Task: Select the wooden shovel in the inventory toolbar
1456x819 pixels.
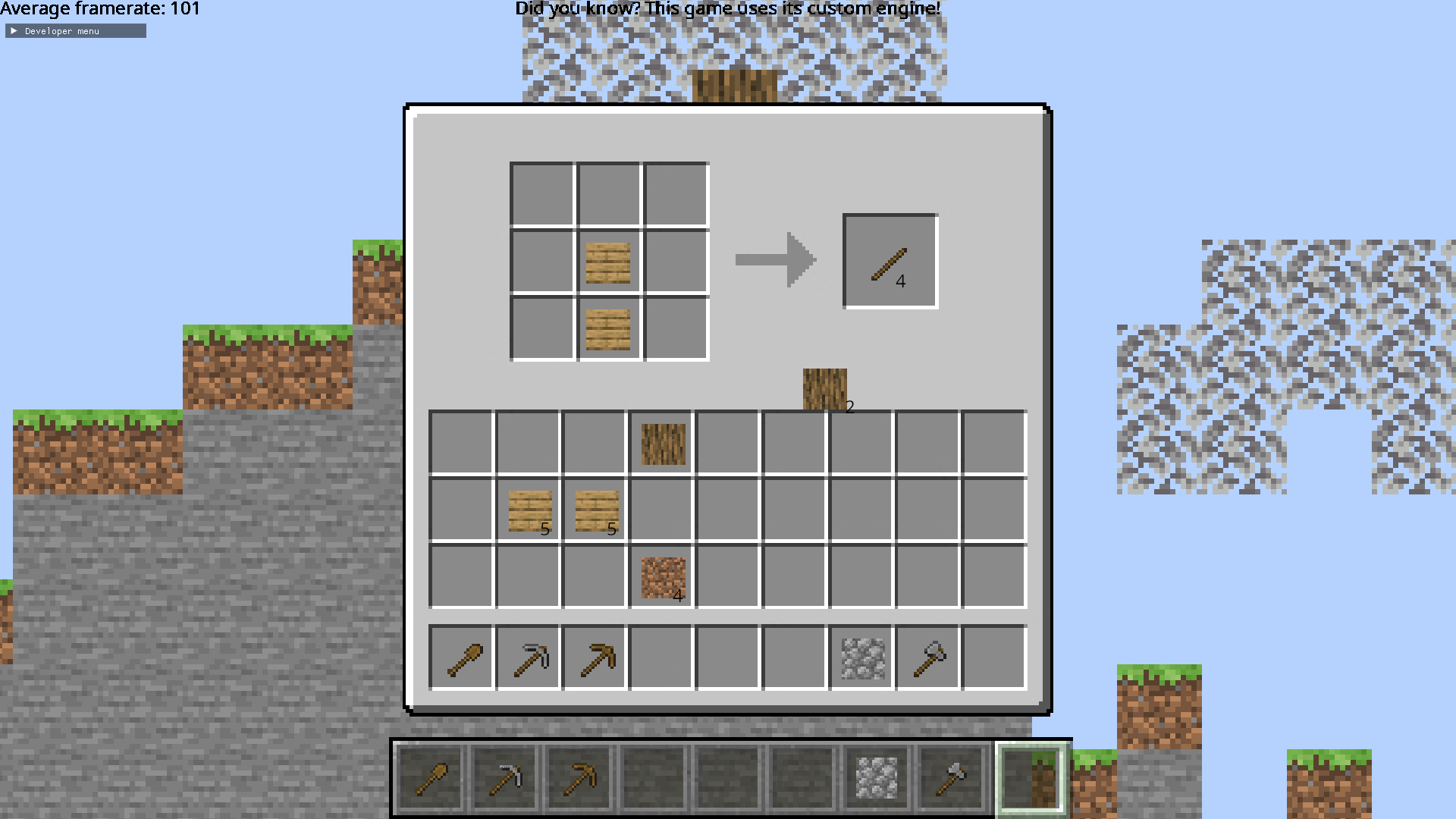Action: pos(460,657)
